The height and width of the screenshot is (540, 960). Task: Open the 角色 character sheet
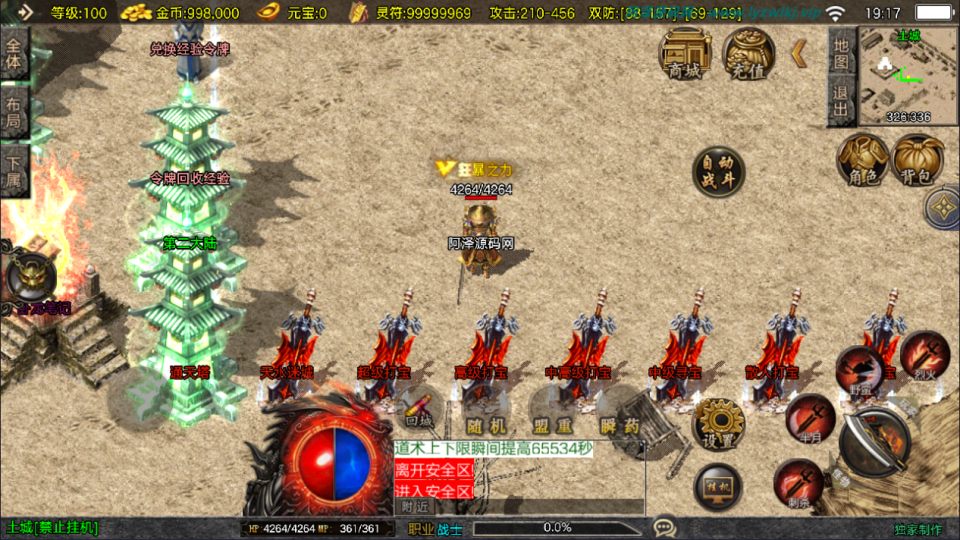[x=862, y=160]
